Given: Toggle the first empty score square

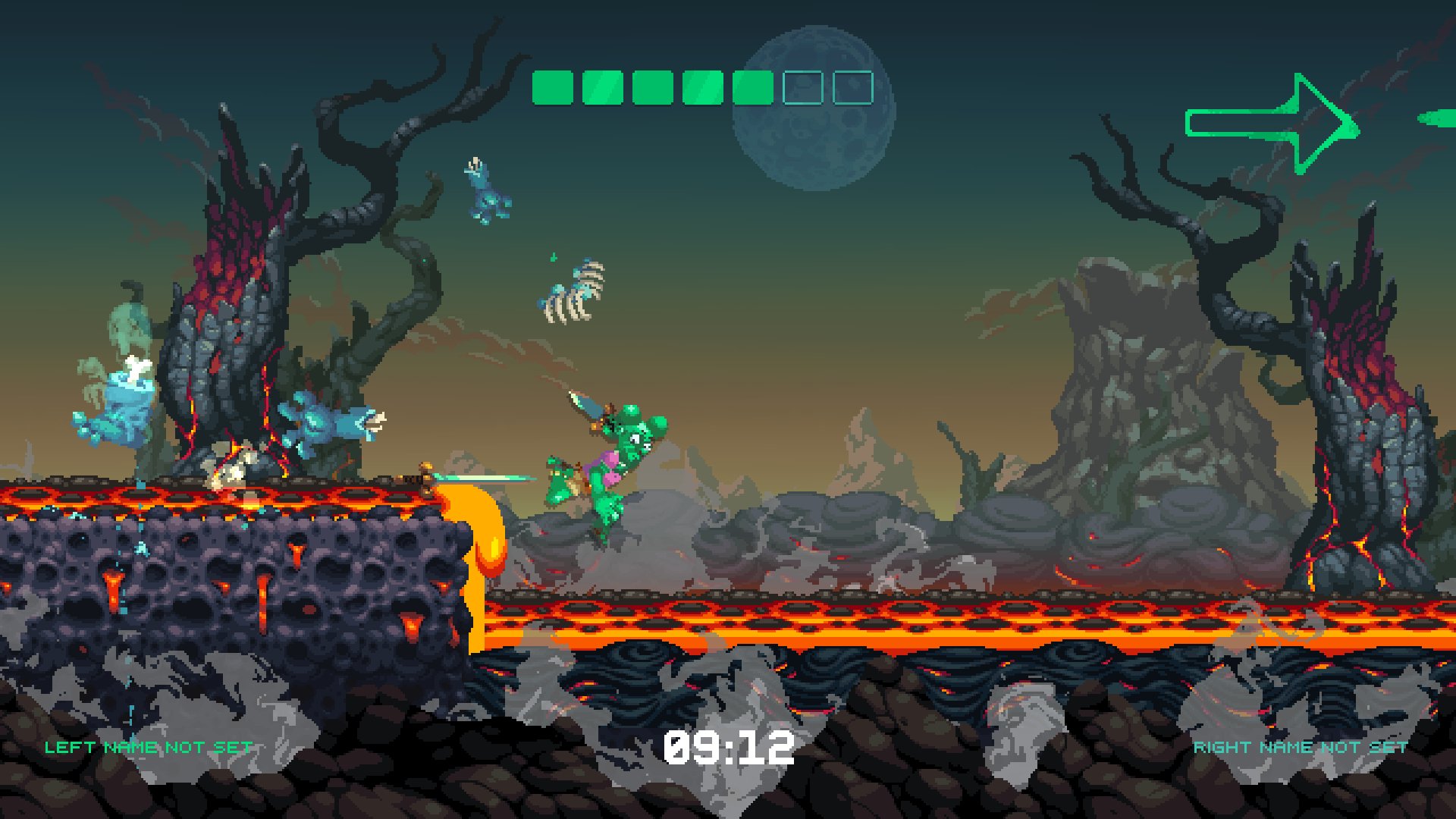Looking at the screenshot, I should 804,86.
